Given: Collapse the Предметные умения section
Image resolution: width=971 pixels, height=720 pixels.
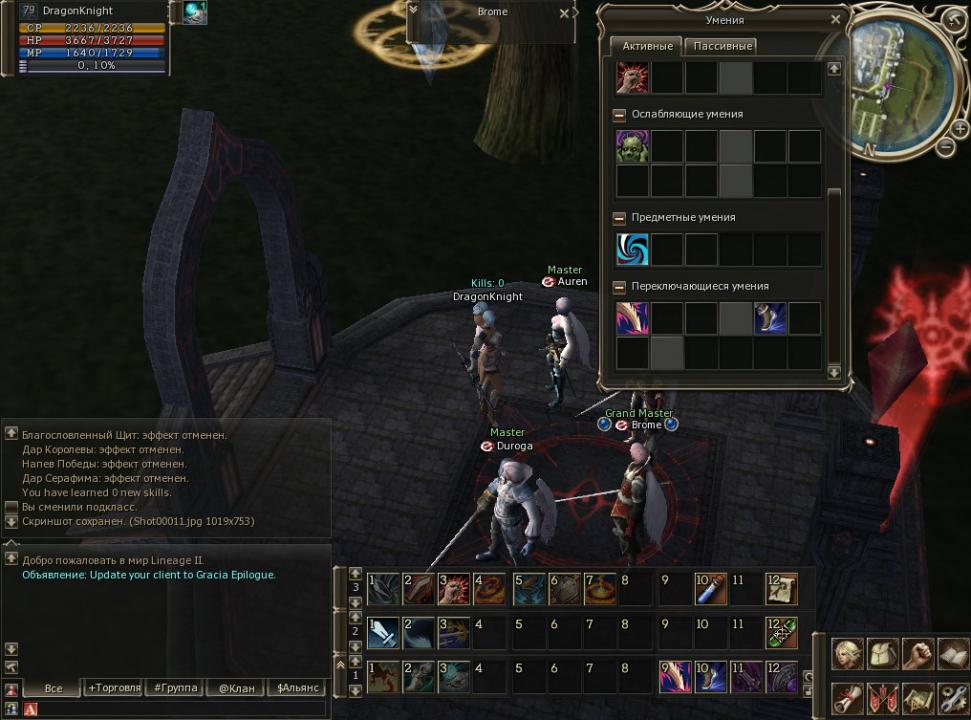Looking at the screenshot, I should tap(620, 217).
